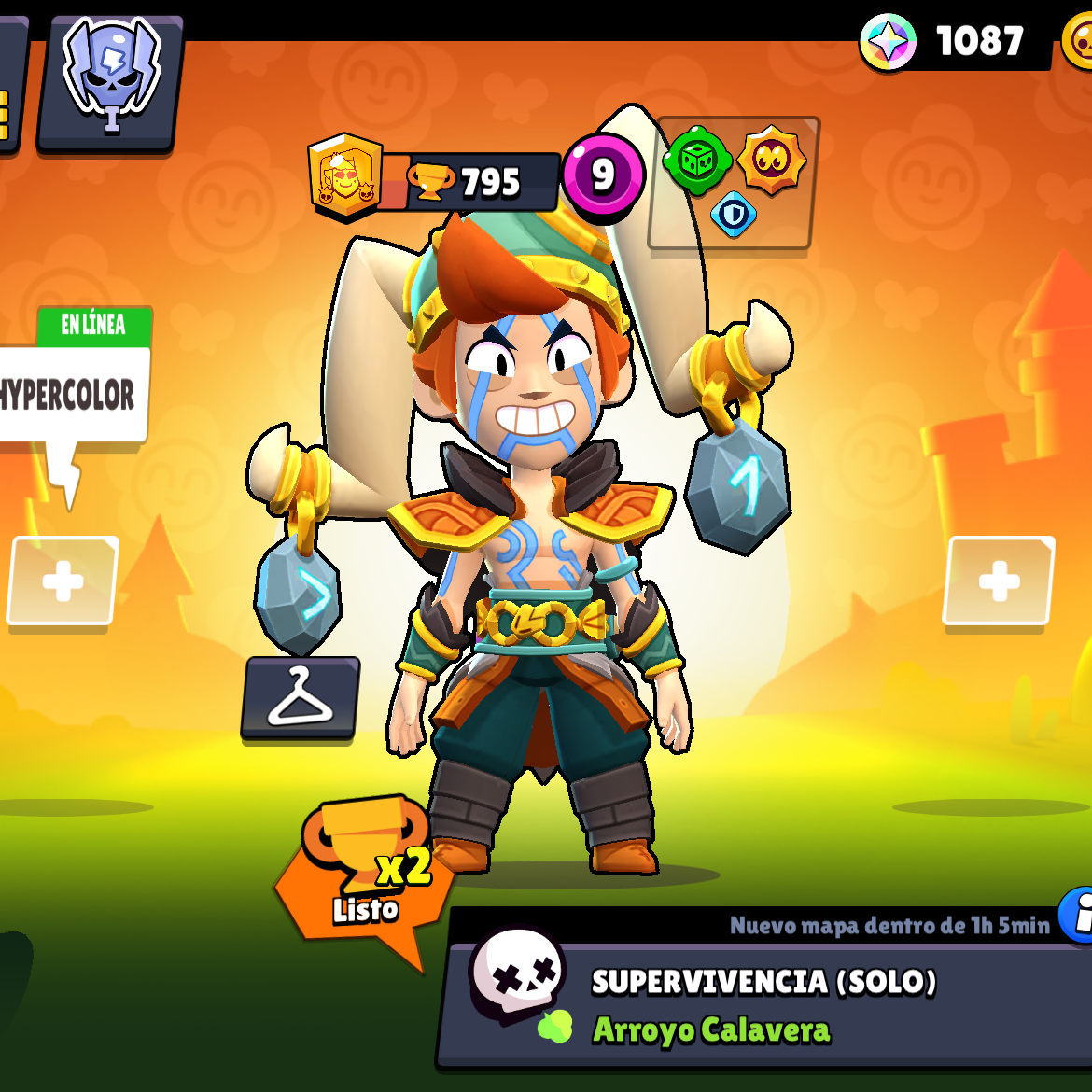Open the skull trophy league button
Viewport: 1092px width, 1092px height.
click(110, 81)
